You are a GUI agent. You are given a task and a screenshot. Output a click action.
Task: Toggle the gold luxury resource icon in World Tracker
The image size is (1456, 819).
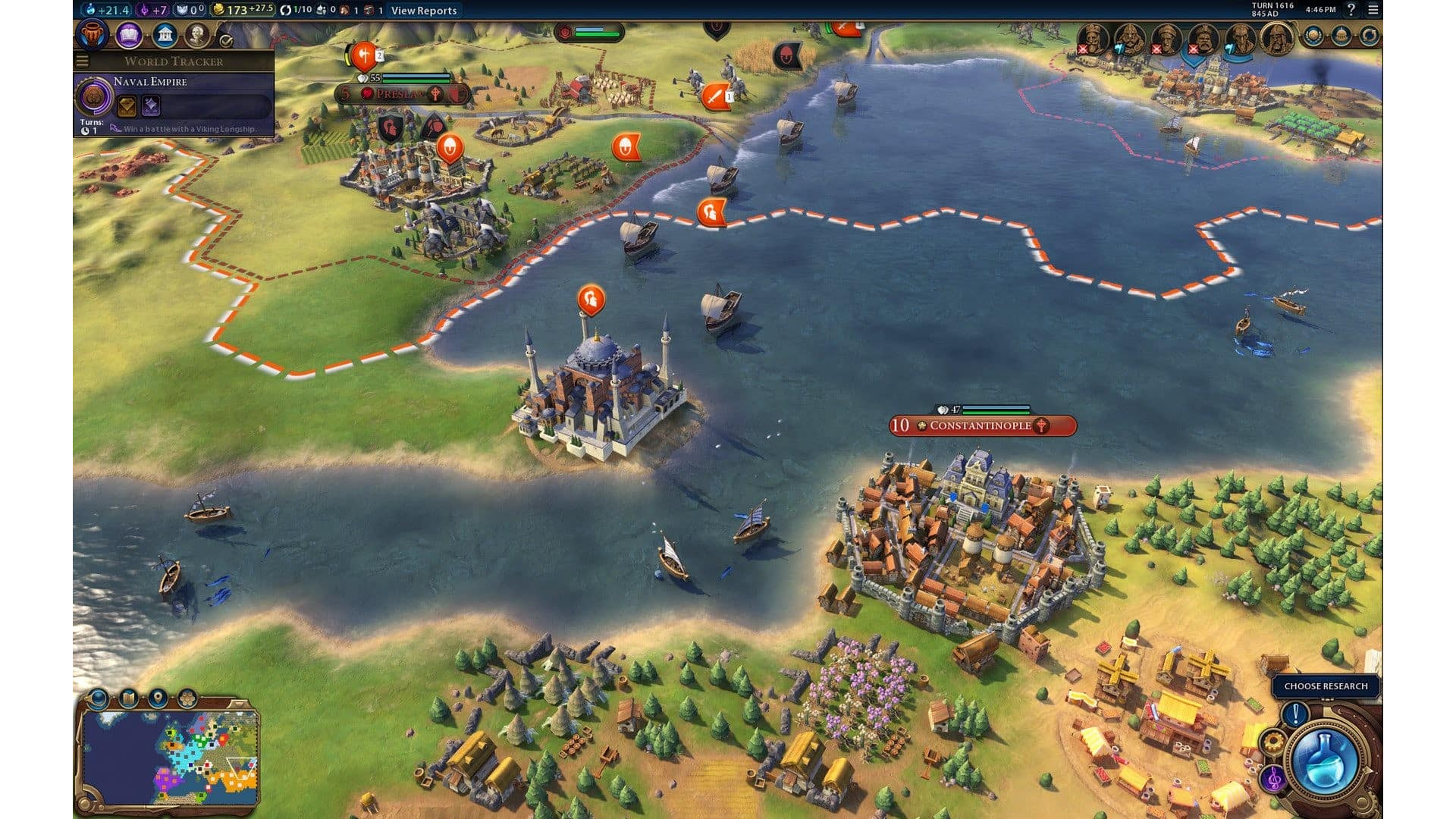pos(127,107)
